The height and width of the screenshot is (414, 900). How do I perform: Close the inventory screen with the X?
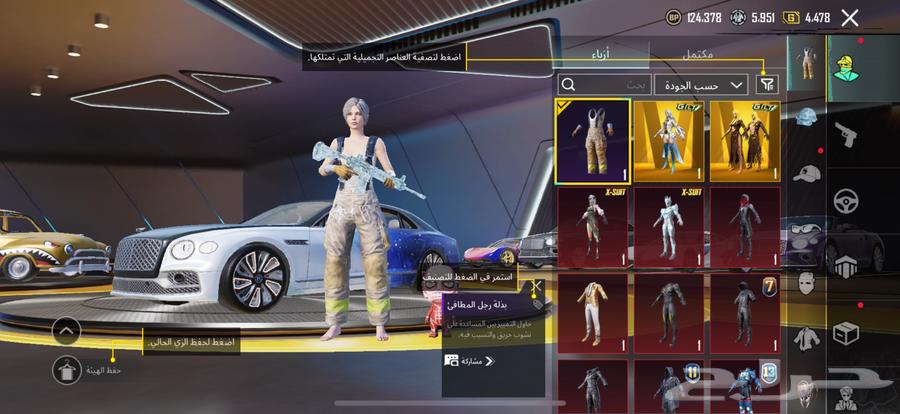coord(850,17)
